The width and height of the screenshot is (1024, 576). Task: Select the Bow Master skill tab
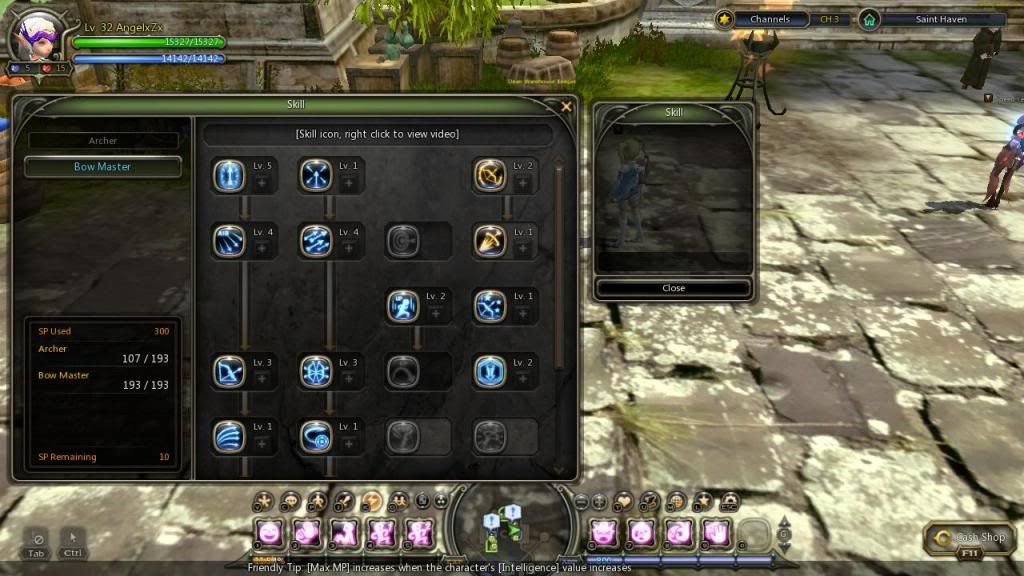103,167
